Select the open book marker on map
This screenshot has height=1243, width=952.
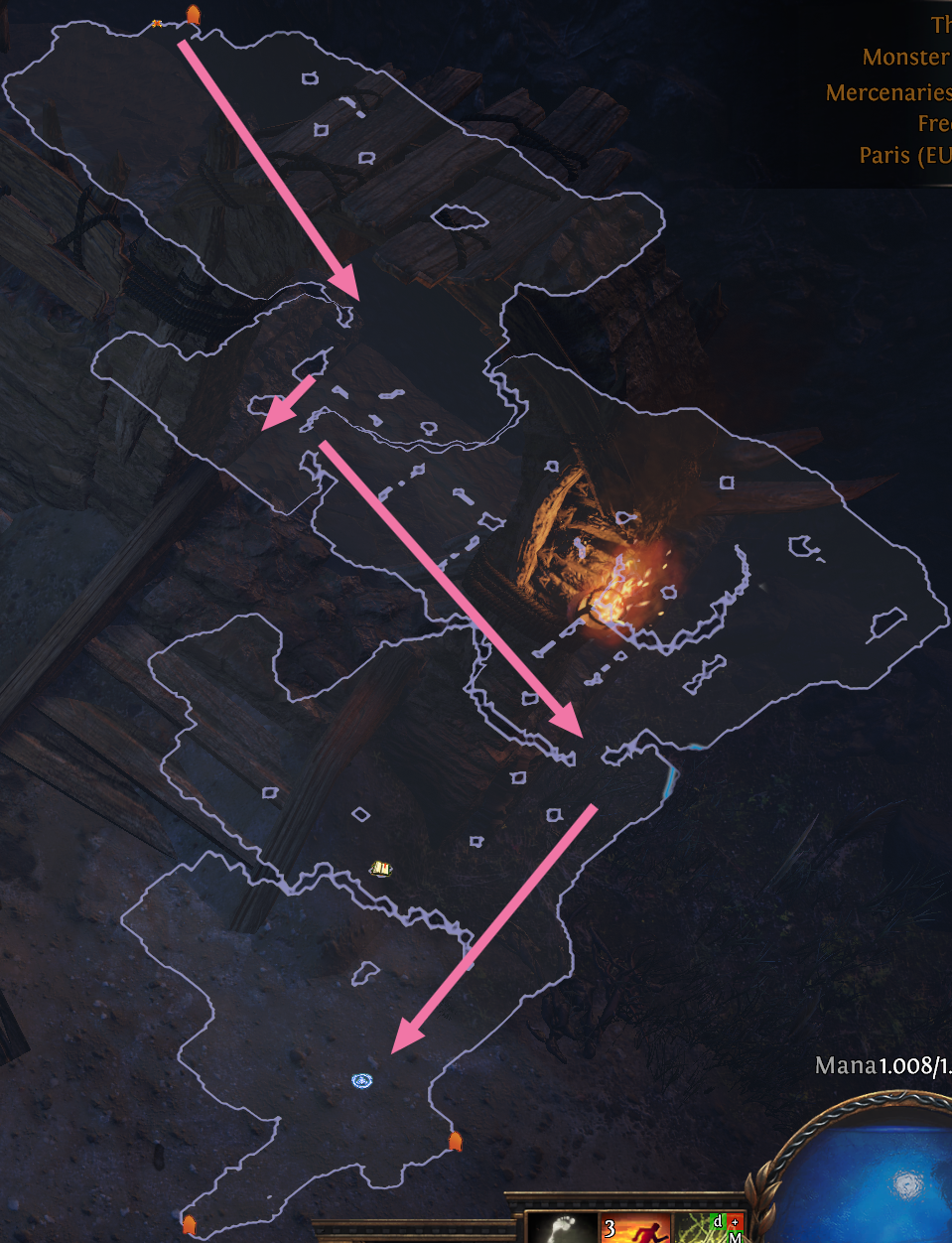[x=381, y=869]
